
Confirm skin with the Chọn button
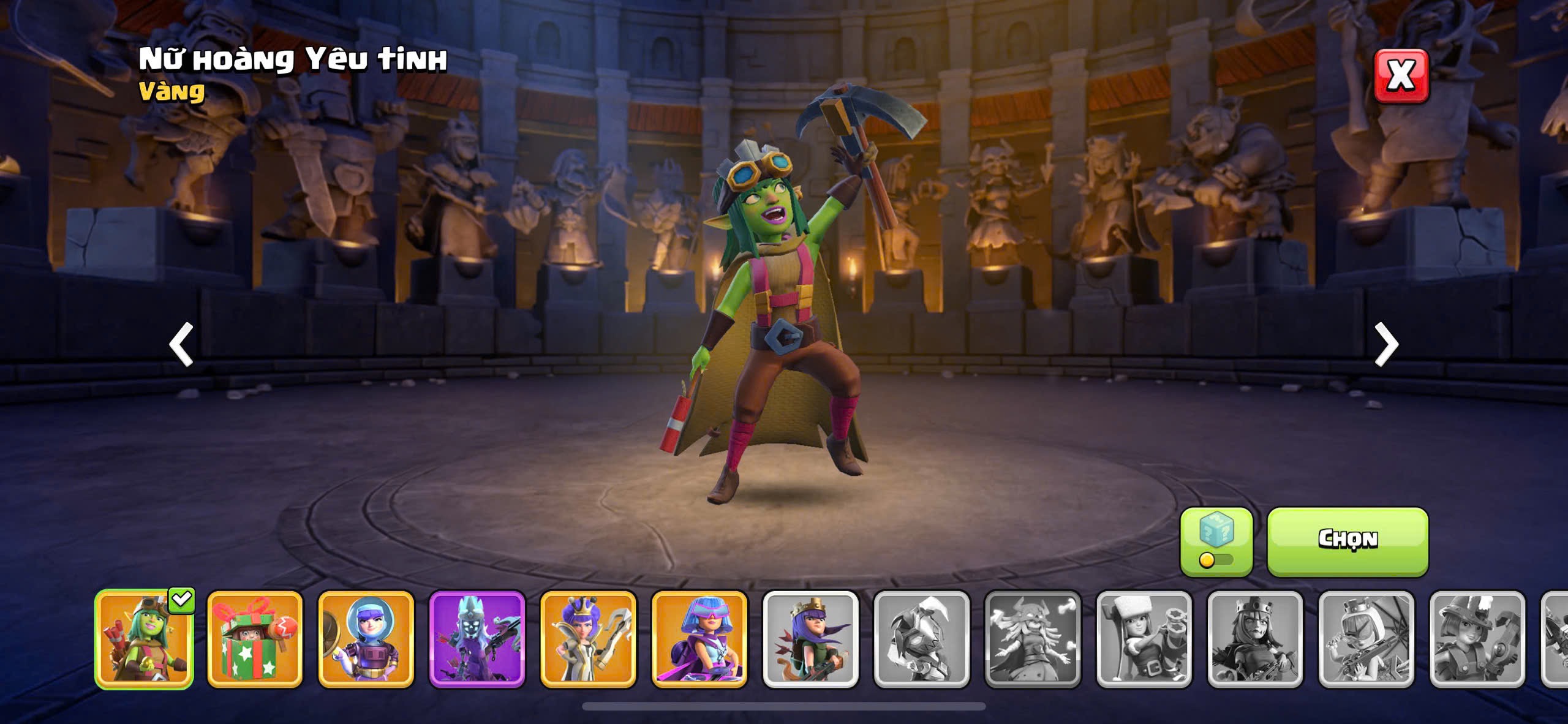(x=1347, y=541)
